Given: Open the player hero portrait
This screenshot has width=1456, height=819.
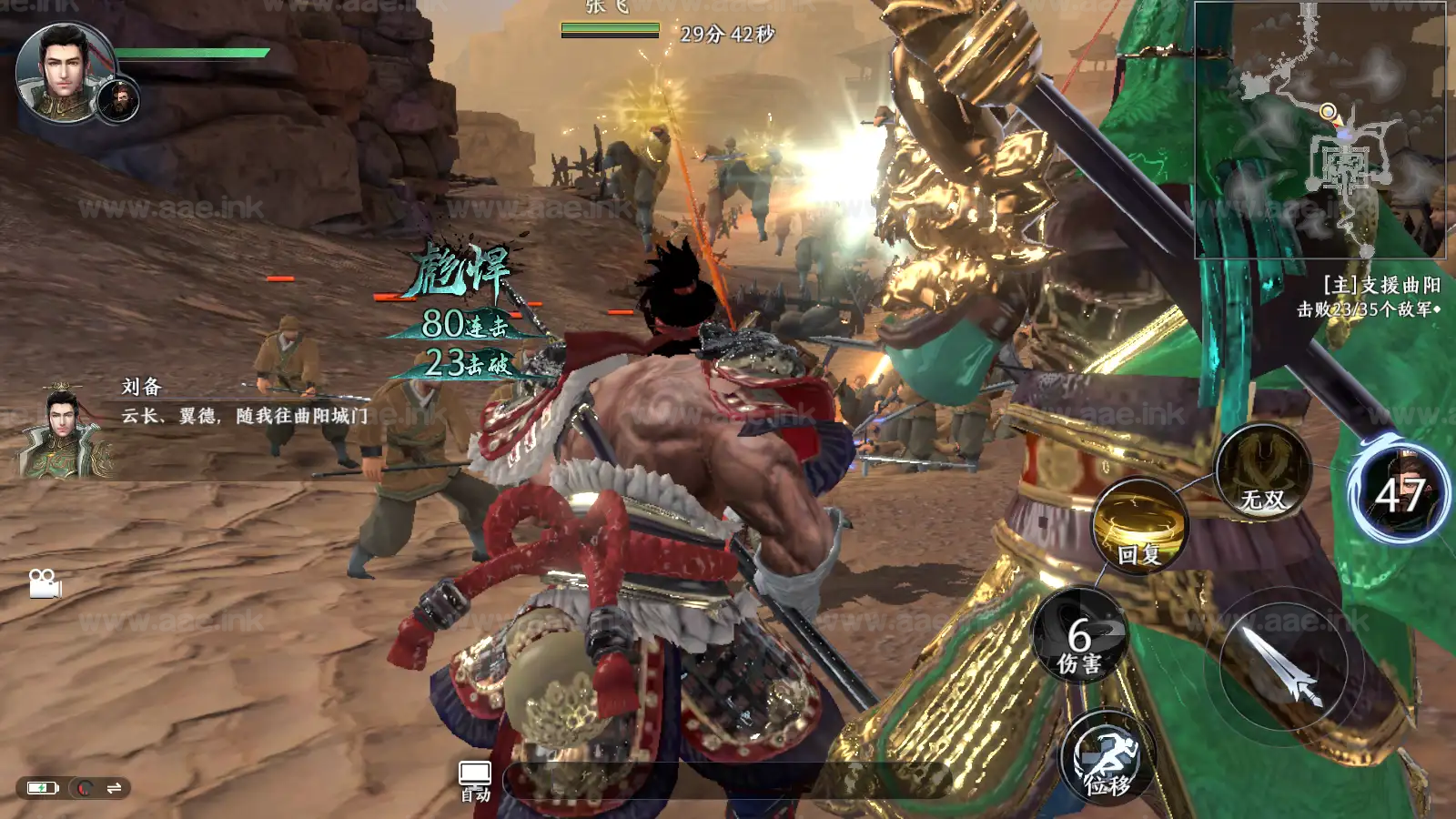Looking at the screenshot, I should tap(62, 69).
